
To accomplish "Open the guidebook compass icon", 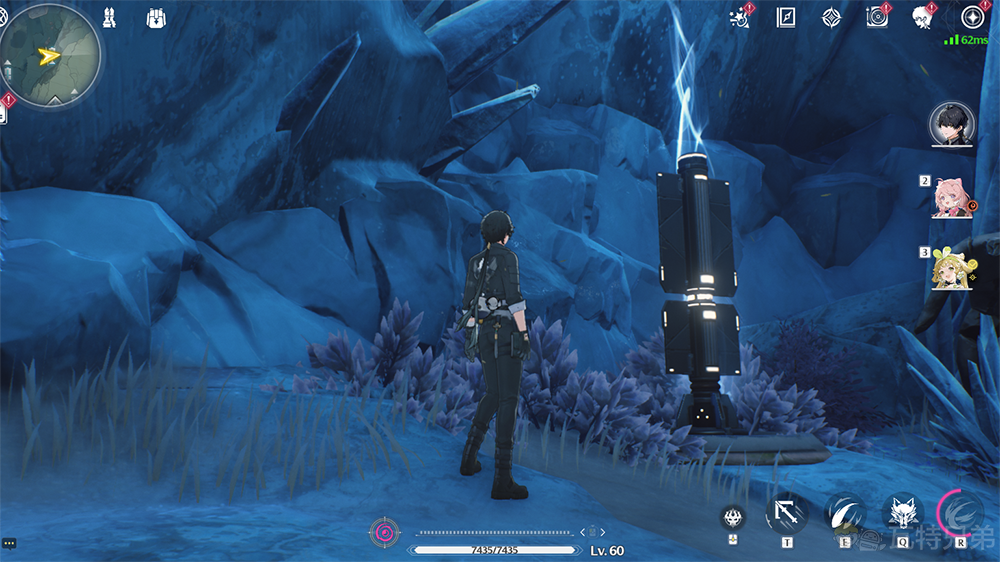I will tap(786, 17).
